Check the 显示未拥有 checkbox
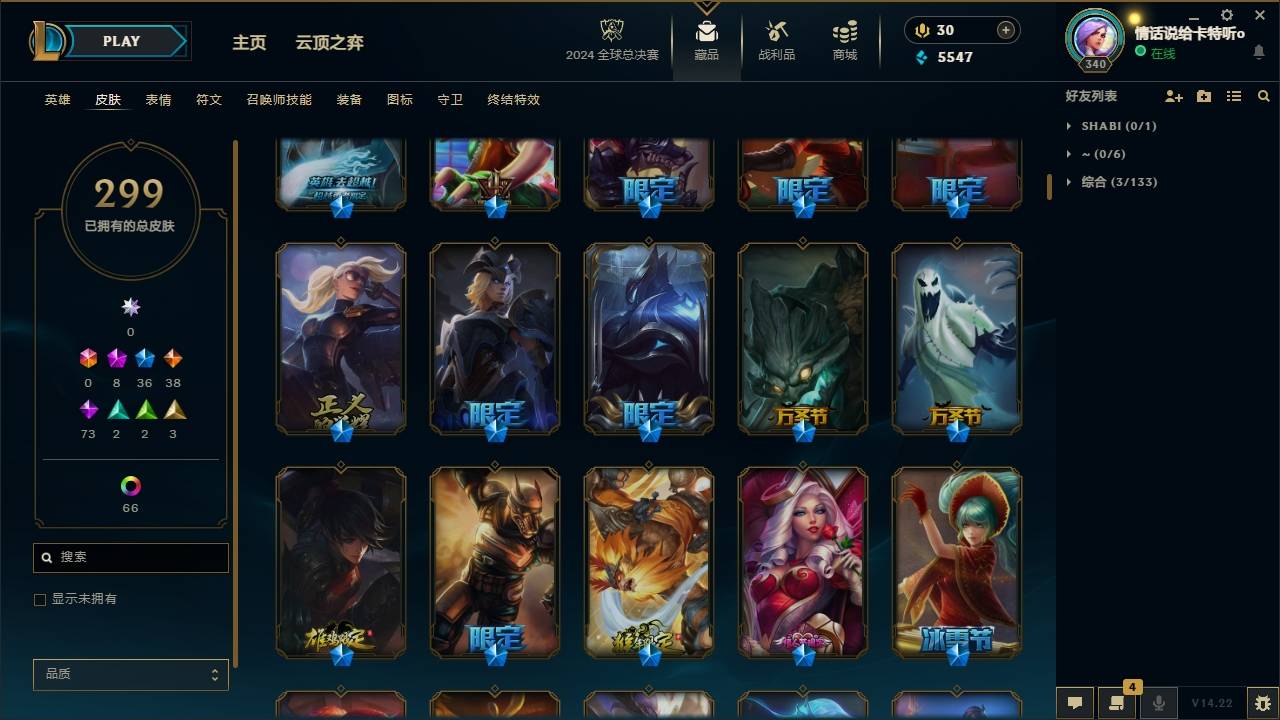 [x=40, y=599]
